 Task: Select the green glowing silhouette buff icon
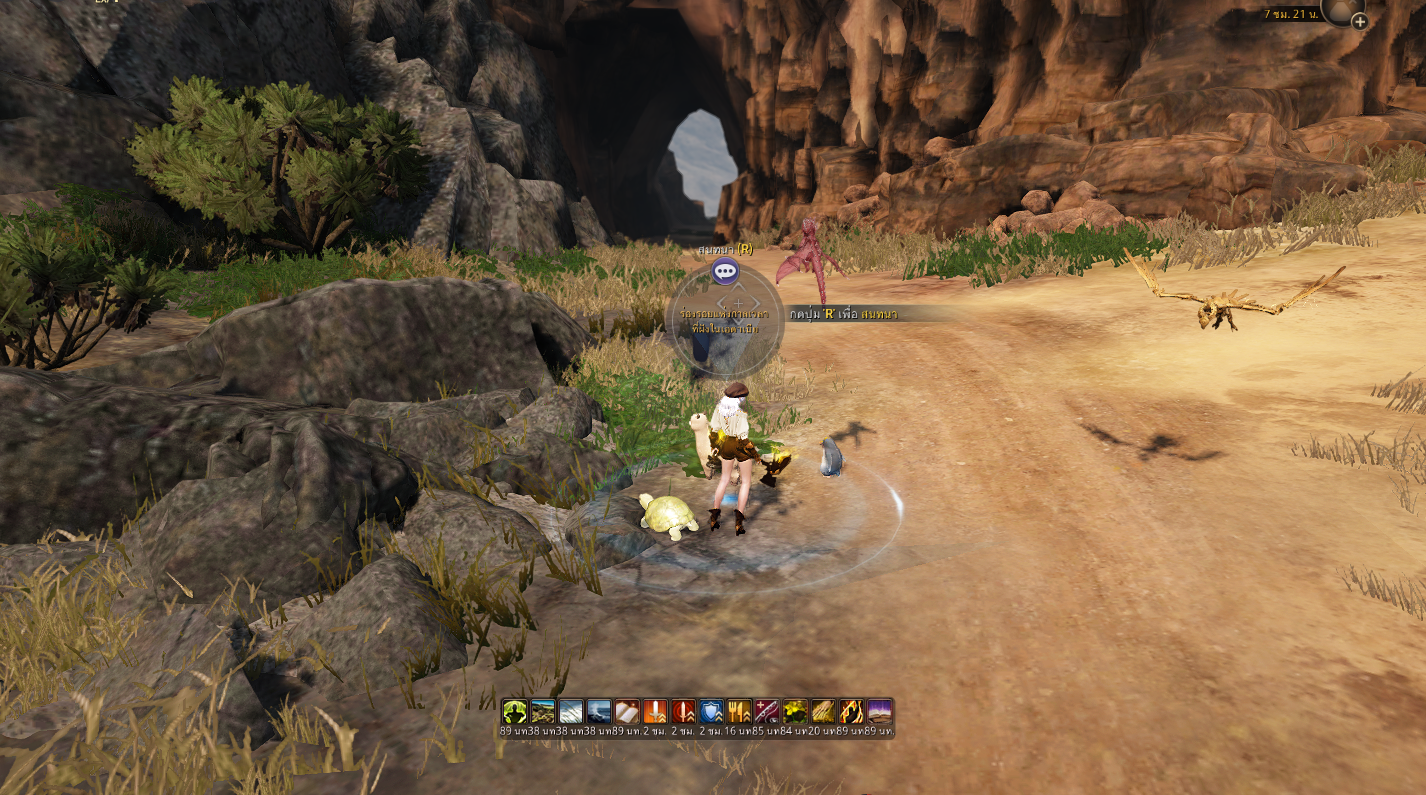(515, 711)
